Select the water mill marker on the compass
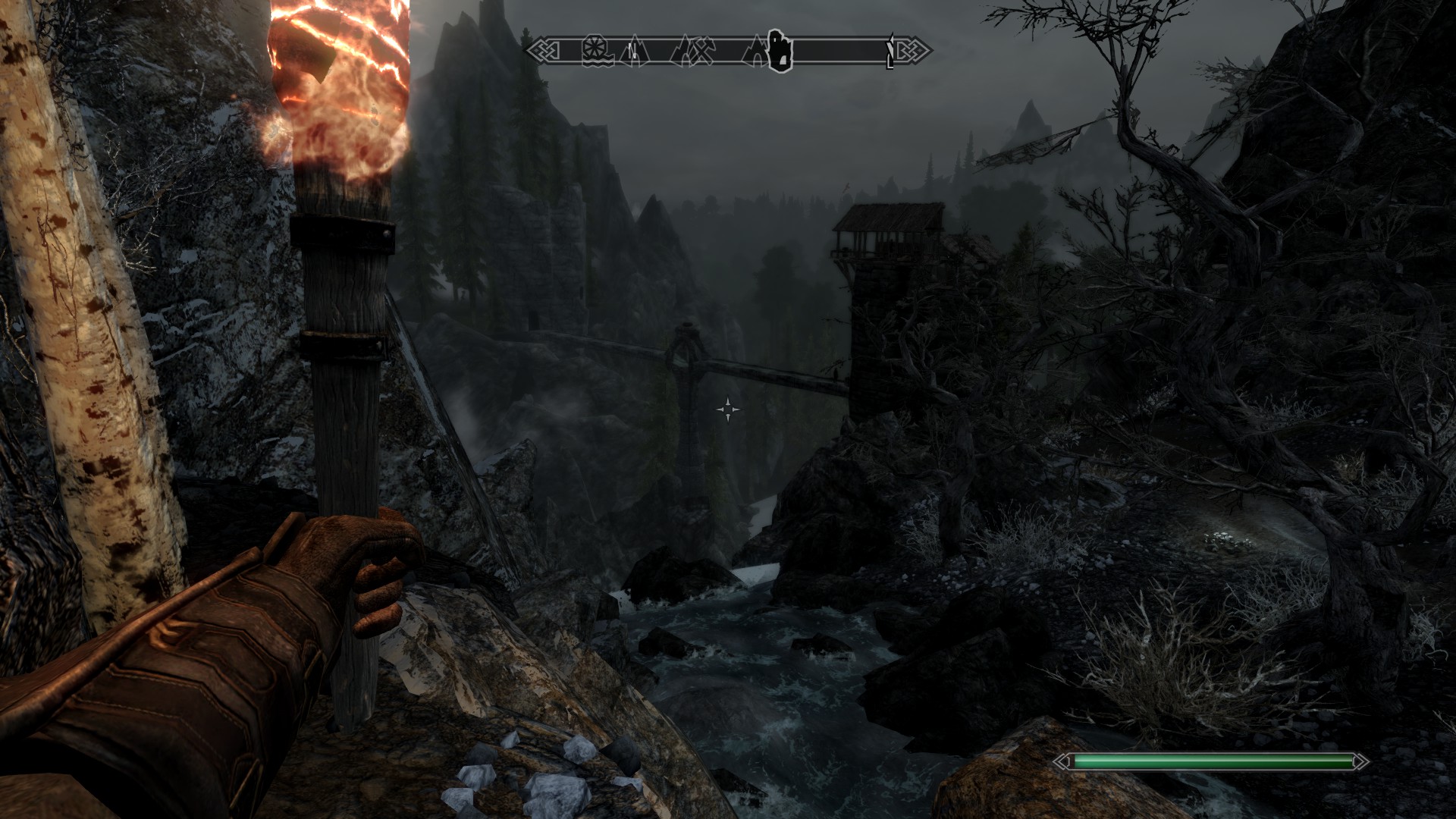Screen dimensions: 1456x819 (x=597, y=52)
